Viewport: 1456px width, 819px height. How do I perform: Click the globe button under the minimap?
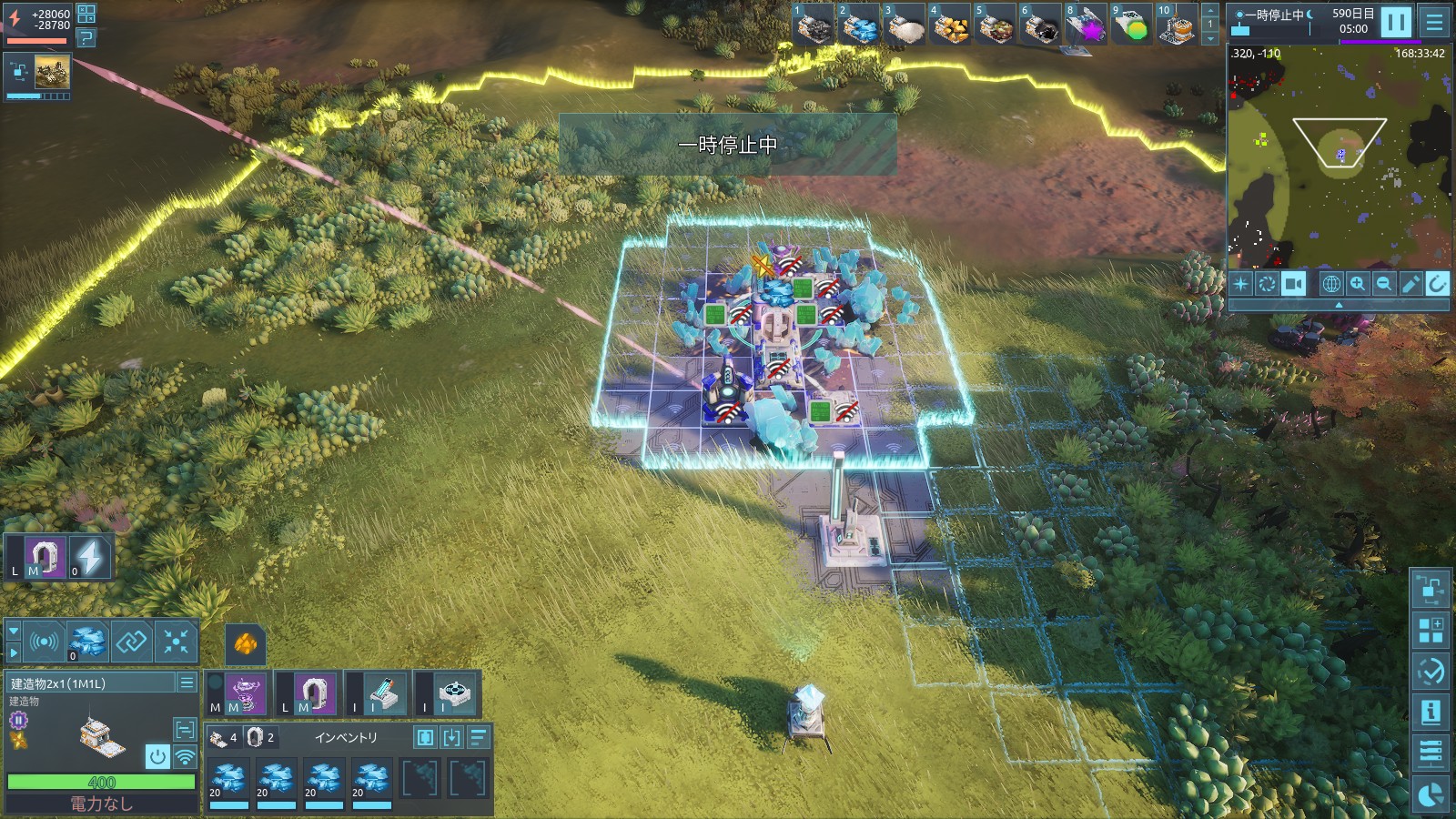pos(1330,284)
